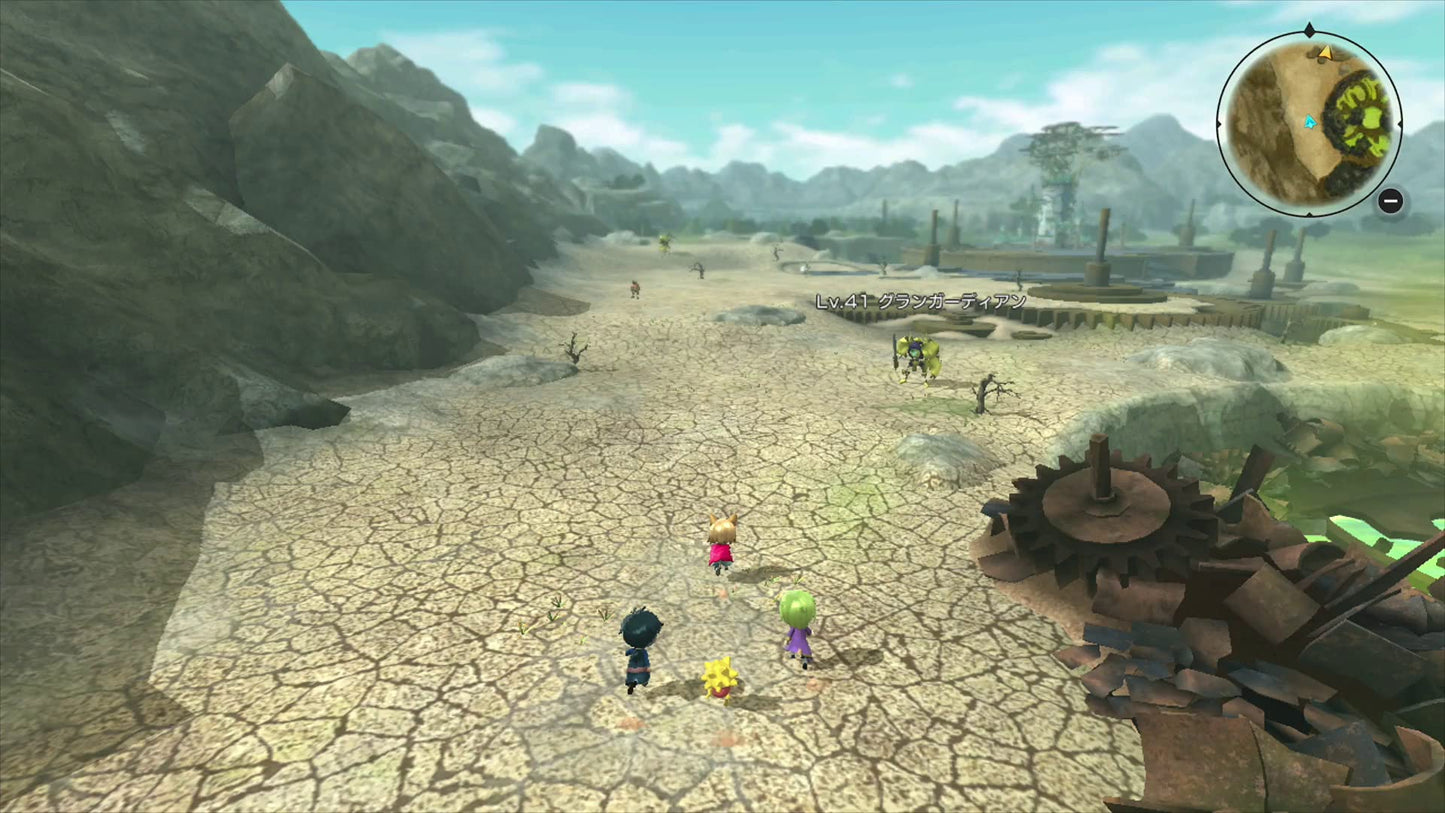This screenshot has width=1445, height=813.
Task: Click the red enemy in the distant field
Action: click(x=635, y=287)
